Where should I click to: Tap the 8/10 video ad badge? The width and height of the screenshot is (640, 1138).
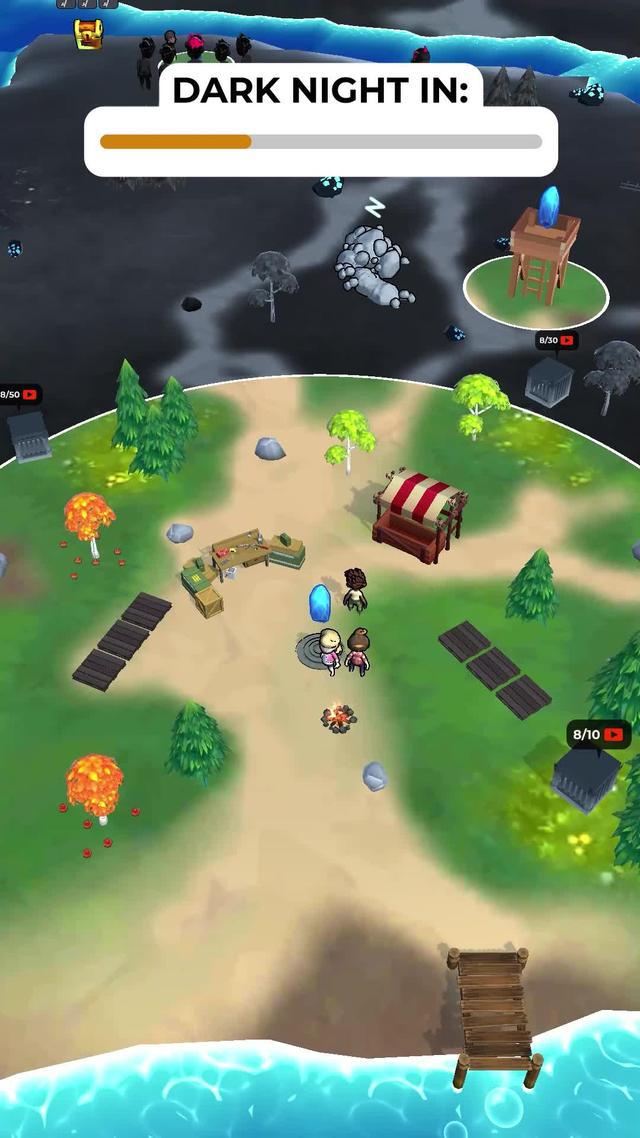[598, 735]
